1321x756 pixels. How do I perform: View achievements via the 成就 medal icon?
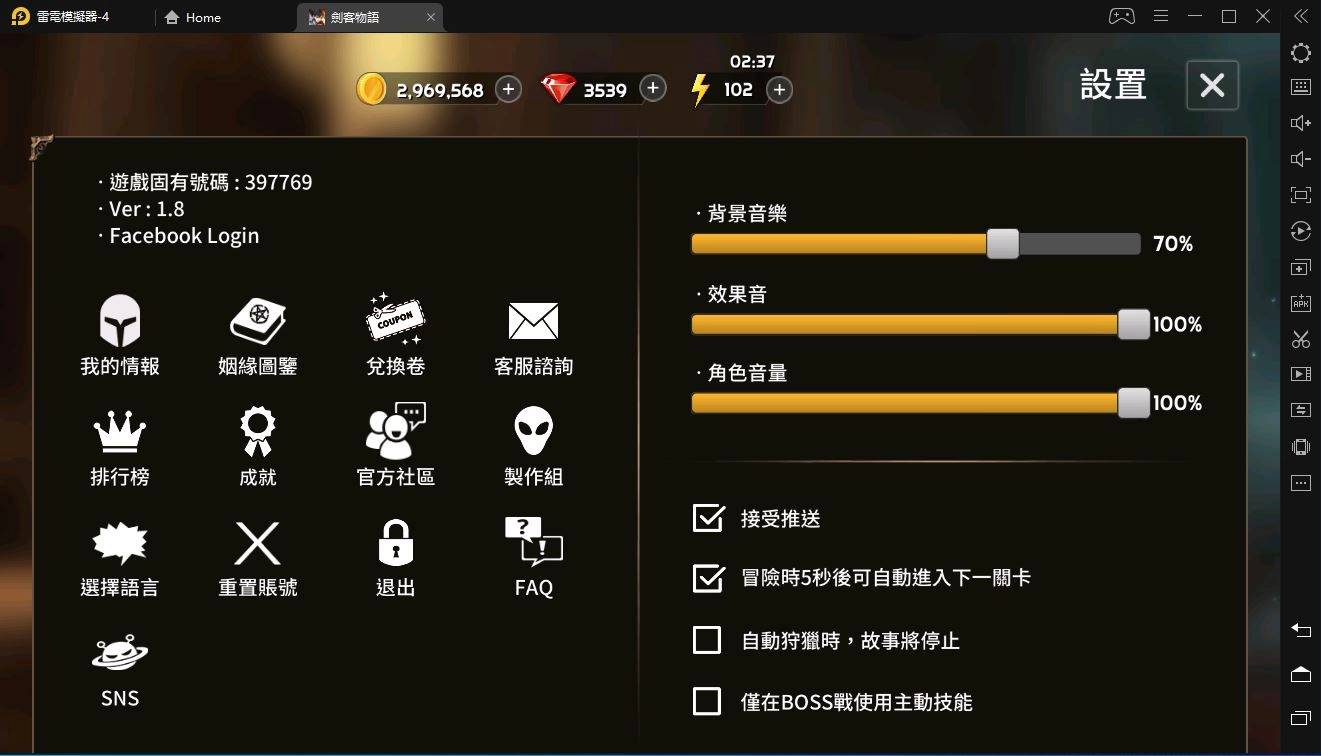[x=257, y=445]
